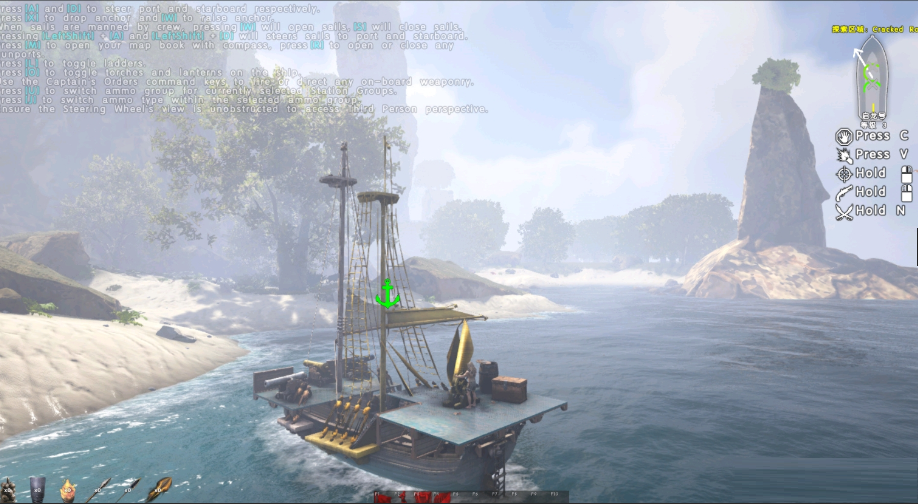918x504 pixels.
Task: Select the cannonball pile ammo icon
Action: (8, 489)
